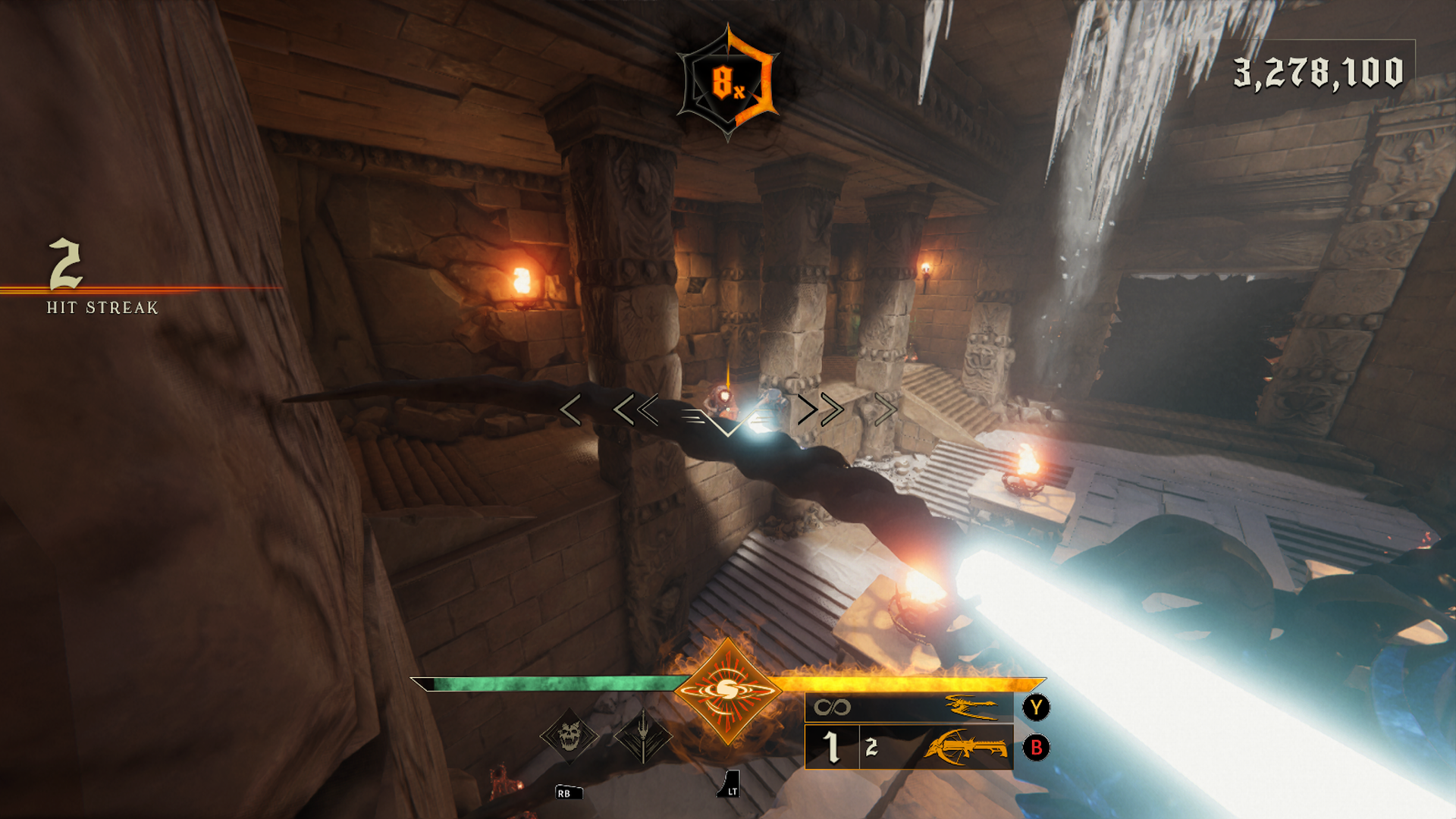The width and height of the screenshot is (1456, 819).
Task: Click the 8x fury multiplier badge
Action: coord(727,83)
